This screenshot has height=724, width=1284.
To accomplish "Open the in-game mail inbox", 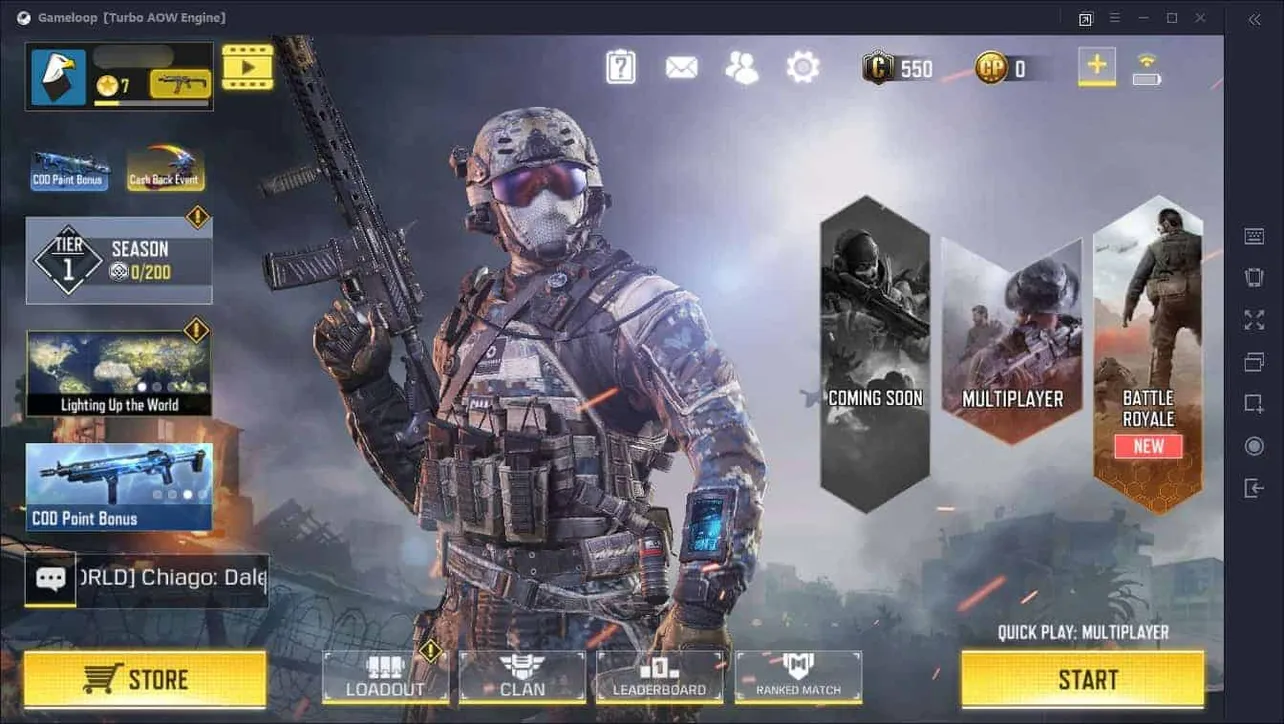I will point(682,65).
